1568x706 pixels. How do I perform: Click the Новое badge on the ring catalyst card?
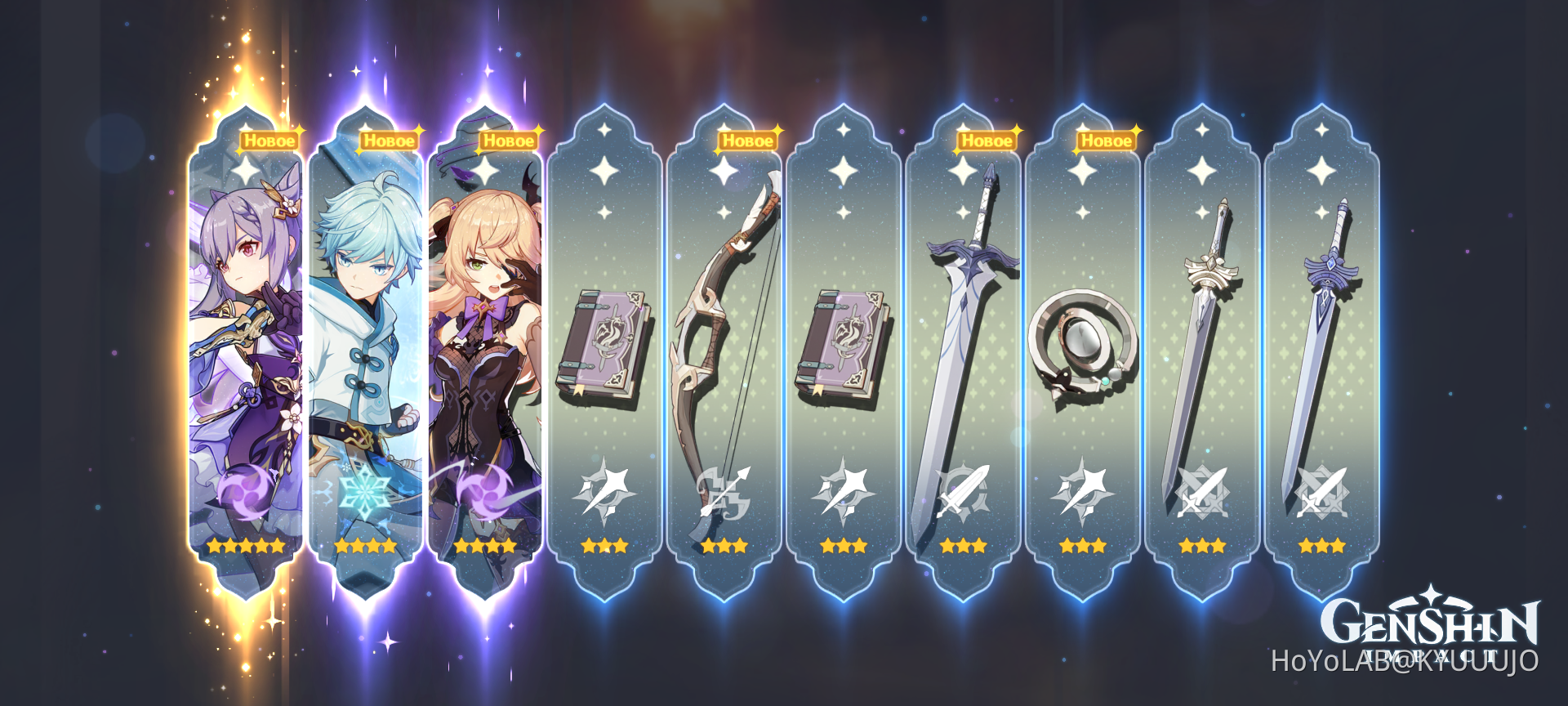tap(1107, 141)
